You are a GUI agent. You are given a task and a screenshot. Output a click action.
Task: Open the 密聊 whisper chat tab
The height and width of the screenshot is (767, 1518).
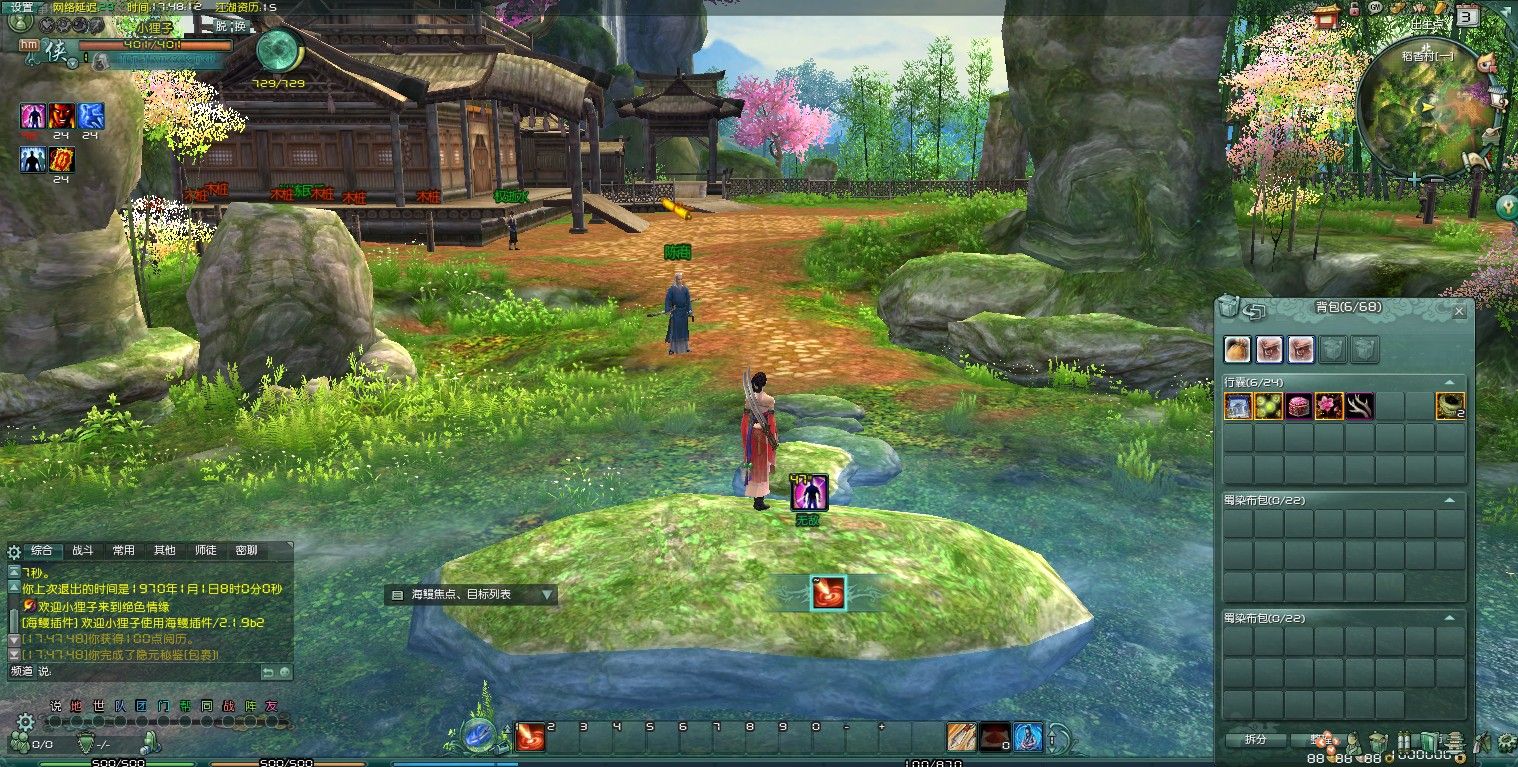pyautogui.click(x=246, y=551)
